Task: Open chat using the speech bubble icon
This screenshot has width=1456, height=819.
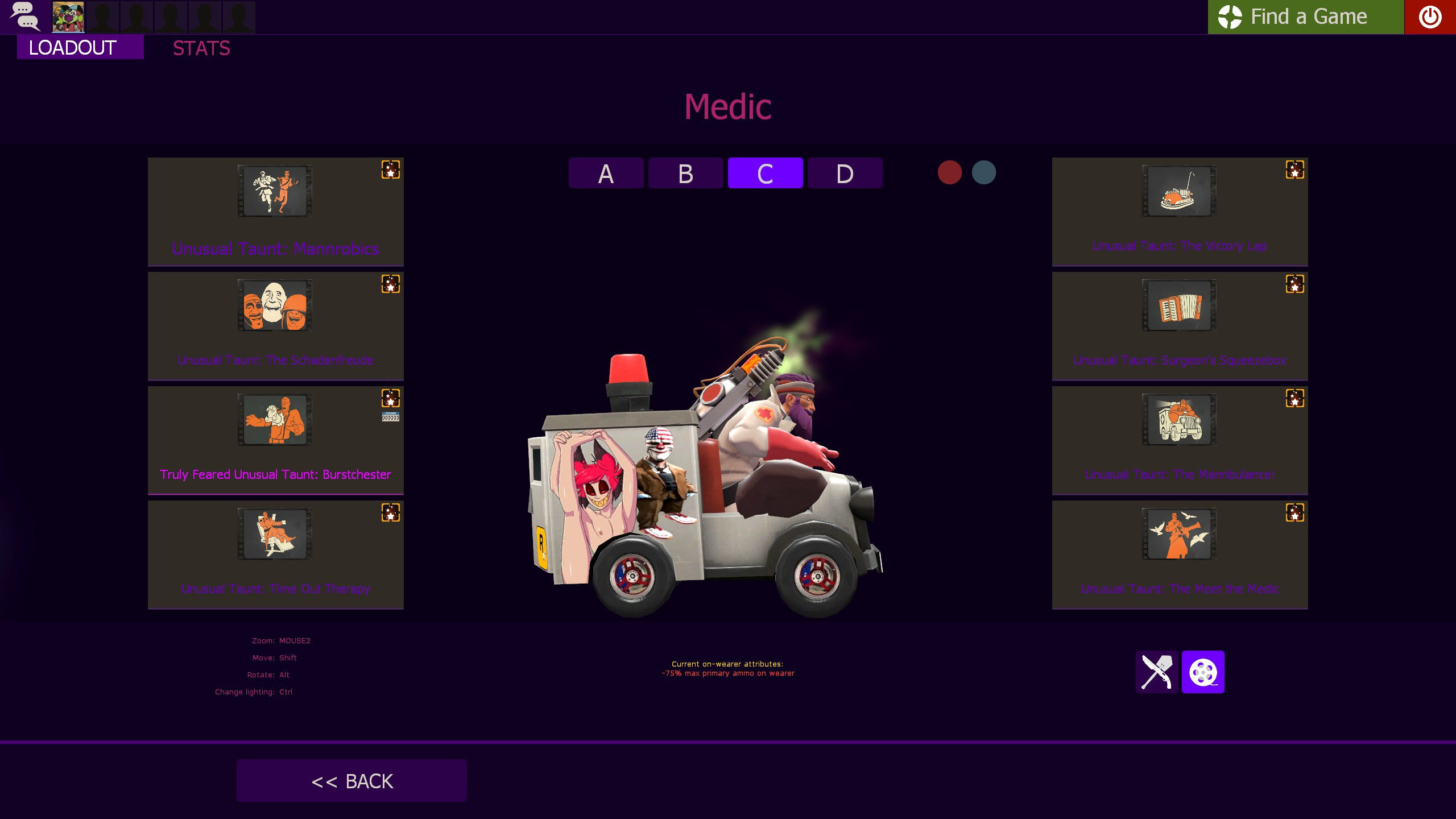Action: click(x=25, y=16)
